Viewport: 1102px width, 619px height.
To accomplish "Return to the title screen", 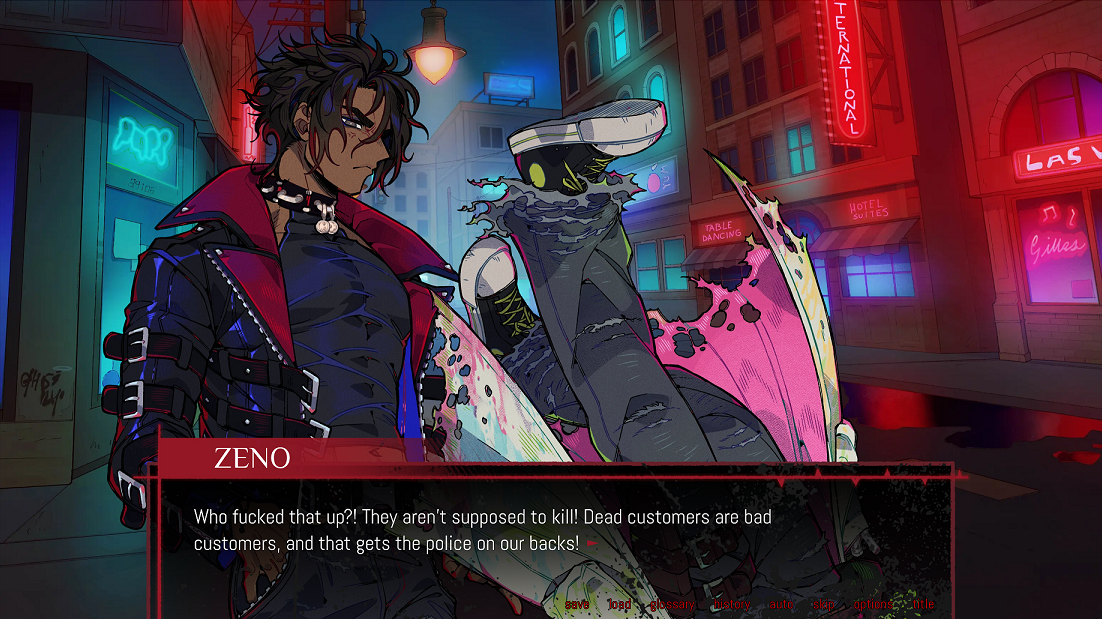I will [x=923, y=604].
